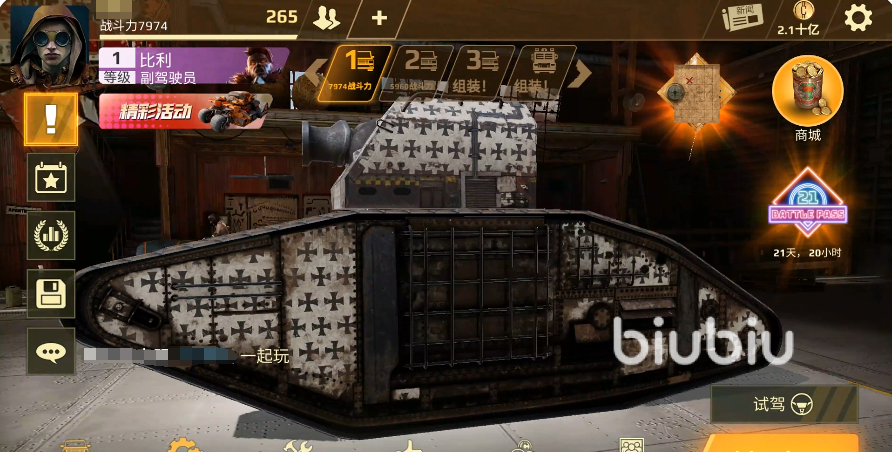Open the Battle Pass badge
The image size is (892, 452).
click(807, 205)
